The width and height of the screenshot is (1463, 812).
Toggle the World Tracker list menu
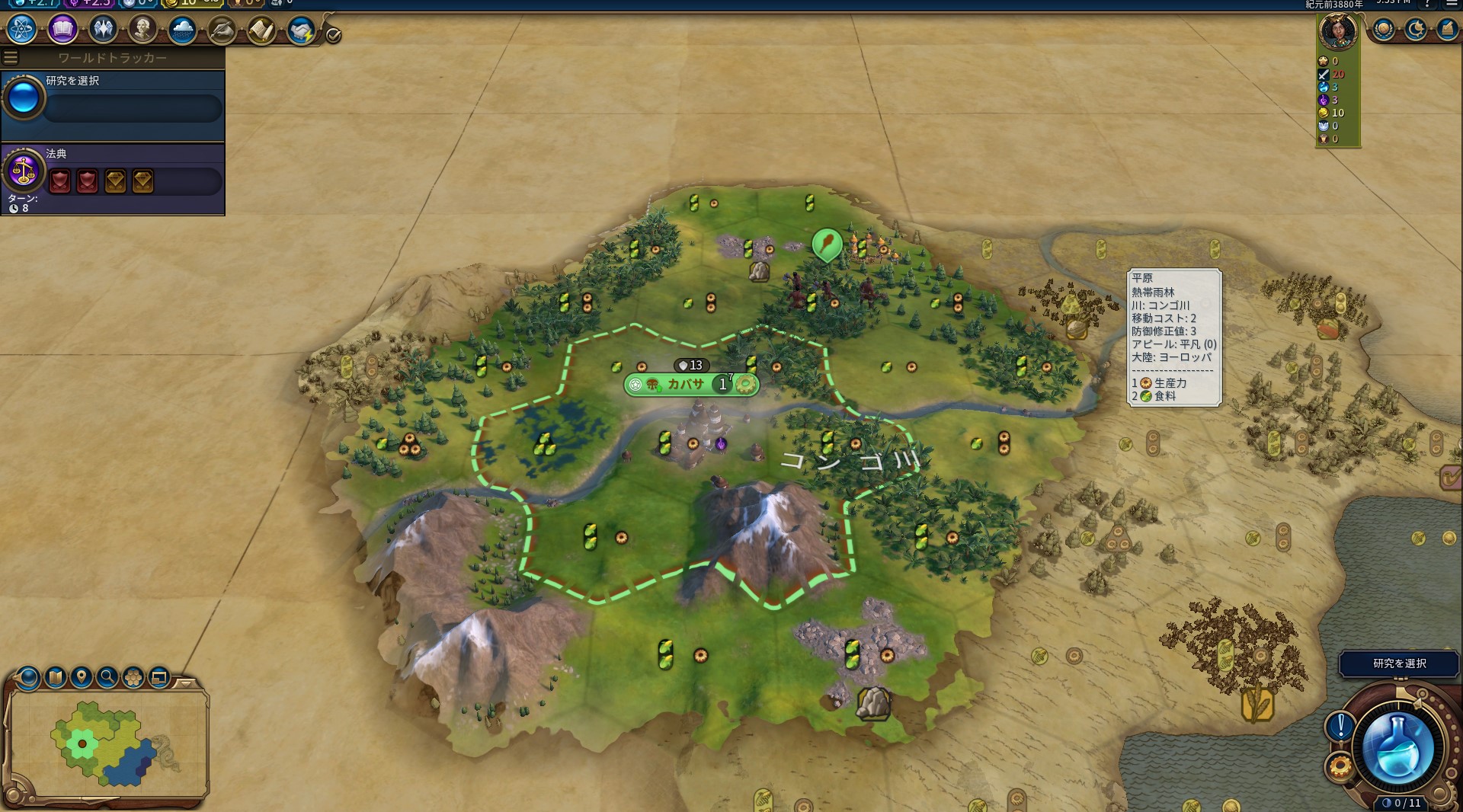click(11, 57)
